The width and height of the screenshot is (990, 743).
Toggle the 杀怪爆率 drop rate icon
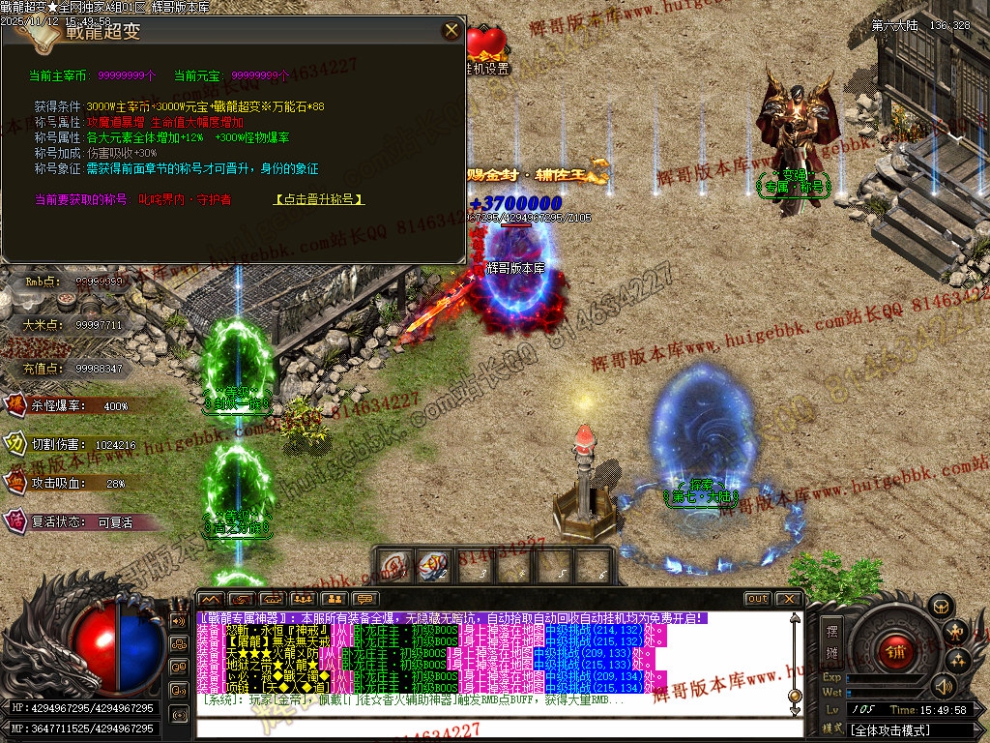pyautogui.click(x=17, y=406)
